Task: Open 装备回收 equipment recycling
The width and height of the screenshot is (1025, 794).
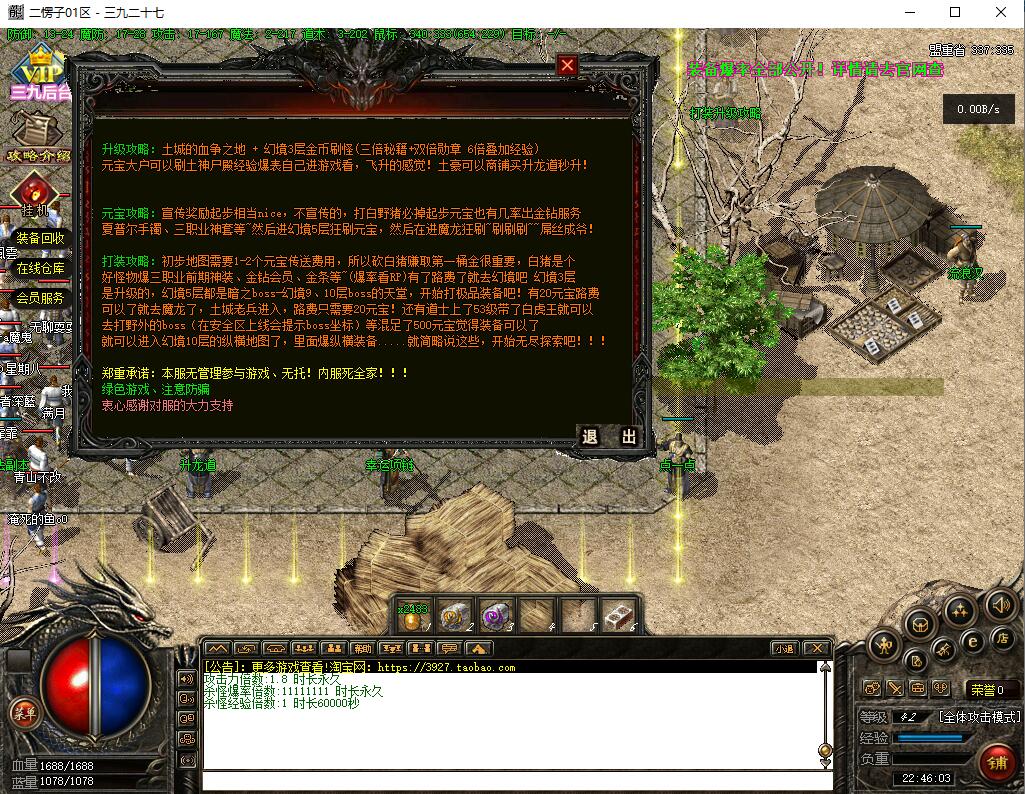Action: coord(41,239)
